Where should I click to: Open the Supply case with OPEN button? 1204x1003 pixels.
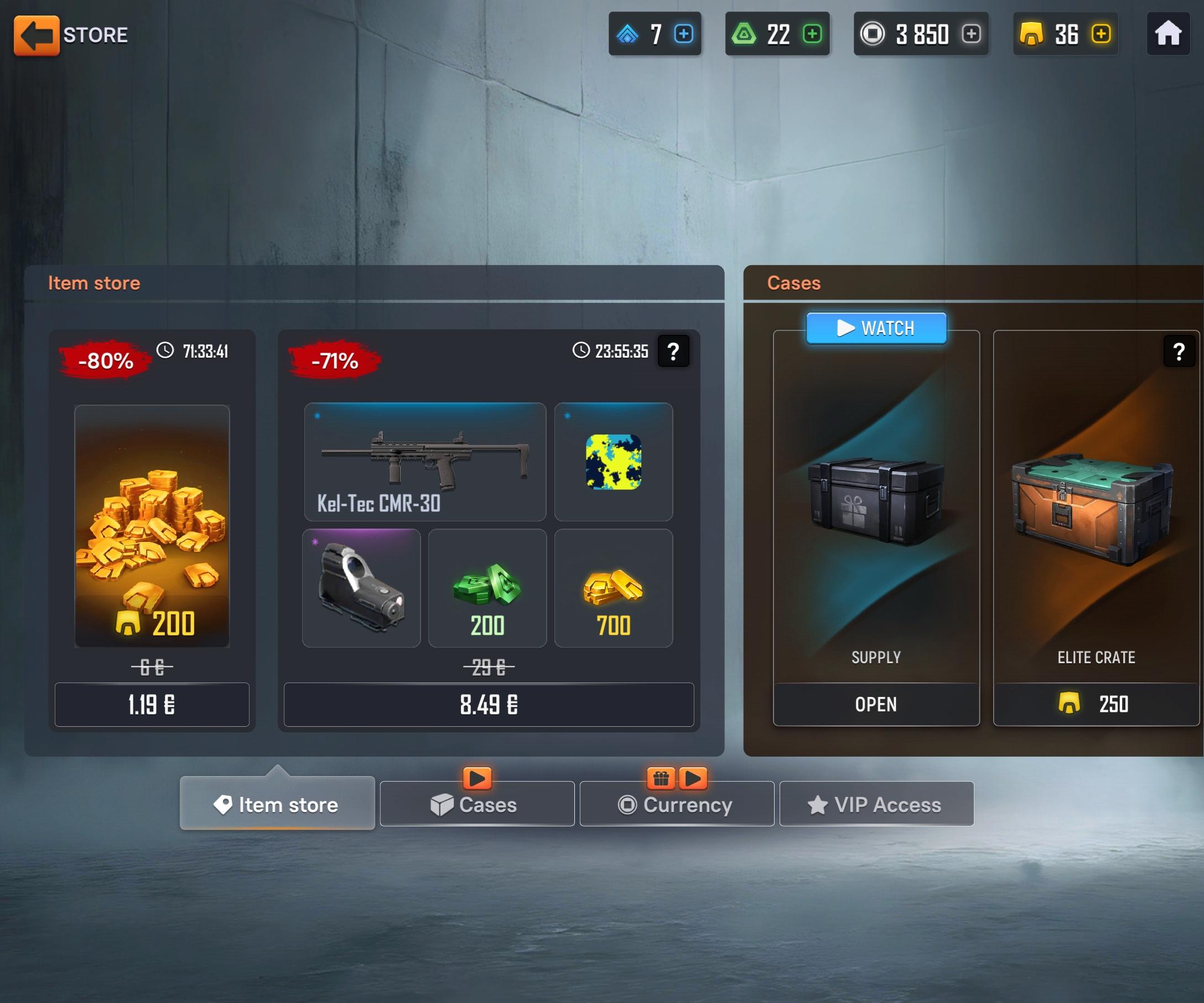(x=875, y=704)
